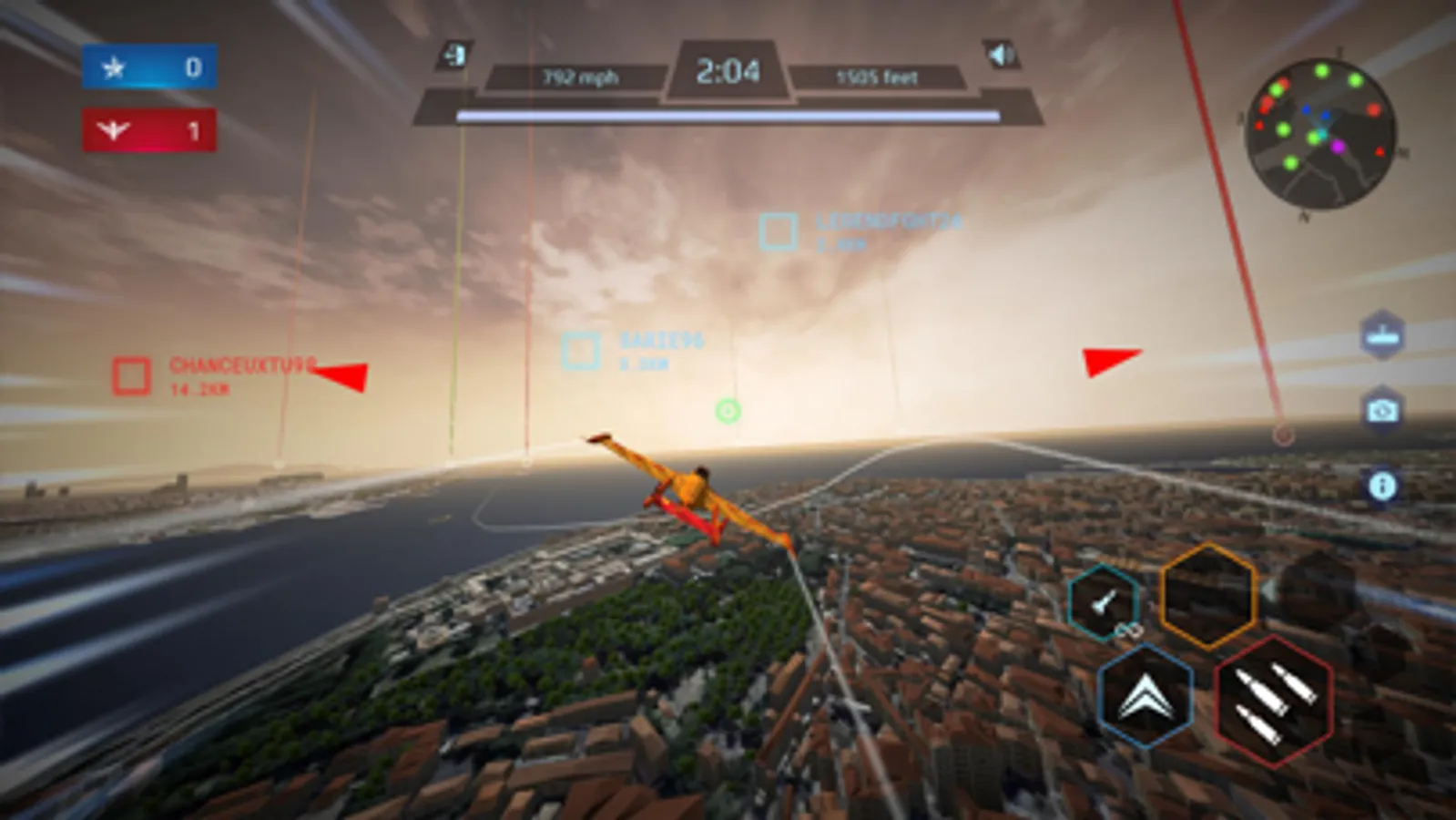This screenshot has height=820, width=1456.
Task: Click the LEGENDFOXT24 player marker
Action: pyautogui.click(x=778, y=231)
